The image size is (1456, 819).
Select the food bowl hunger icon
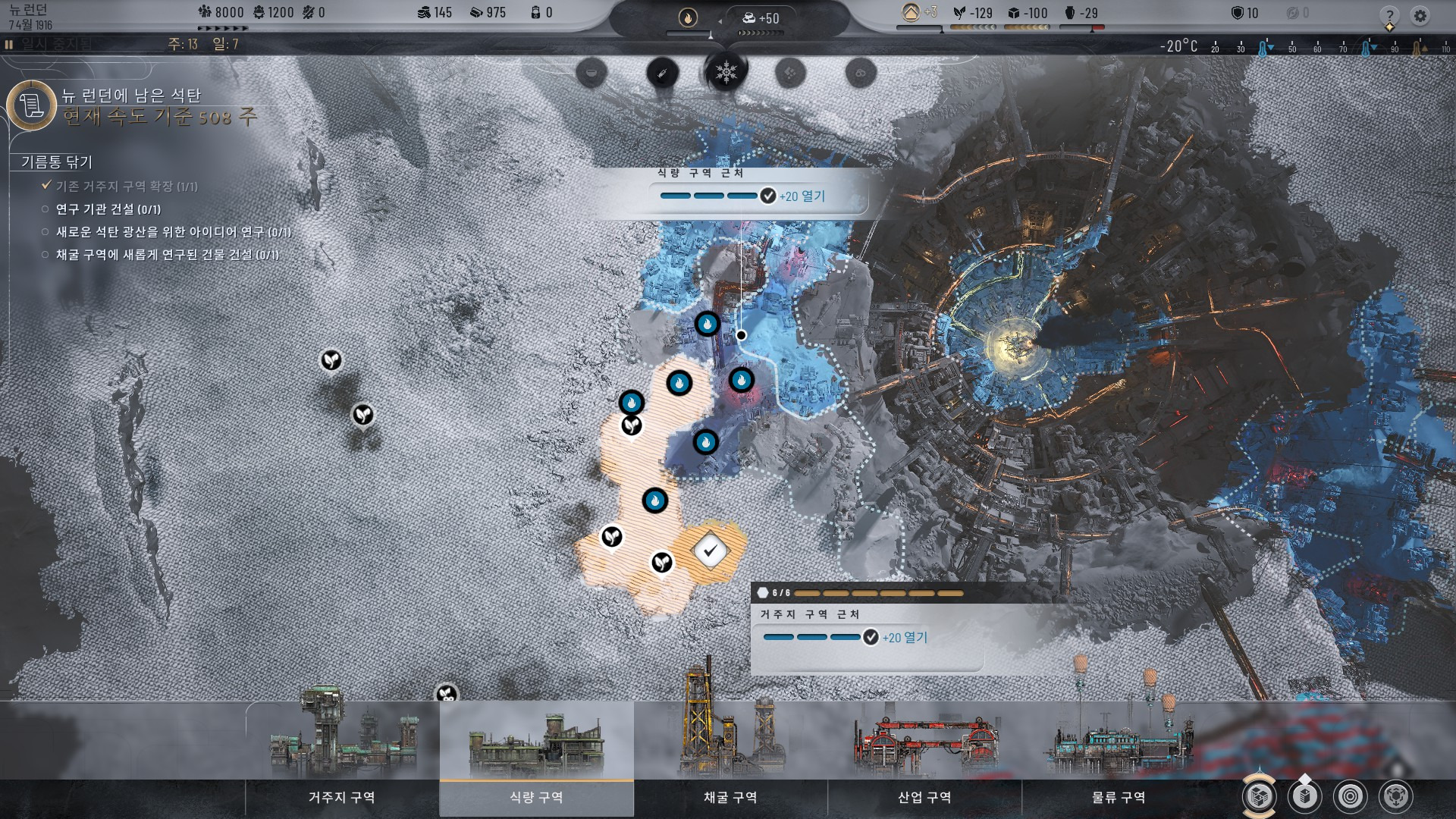pyautogui.click(x=591, y=74)
